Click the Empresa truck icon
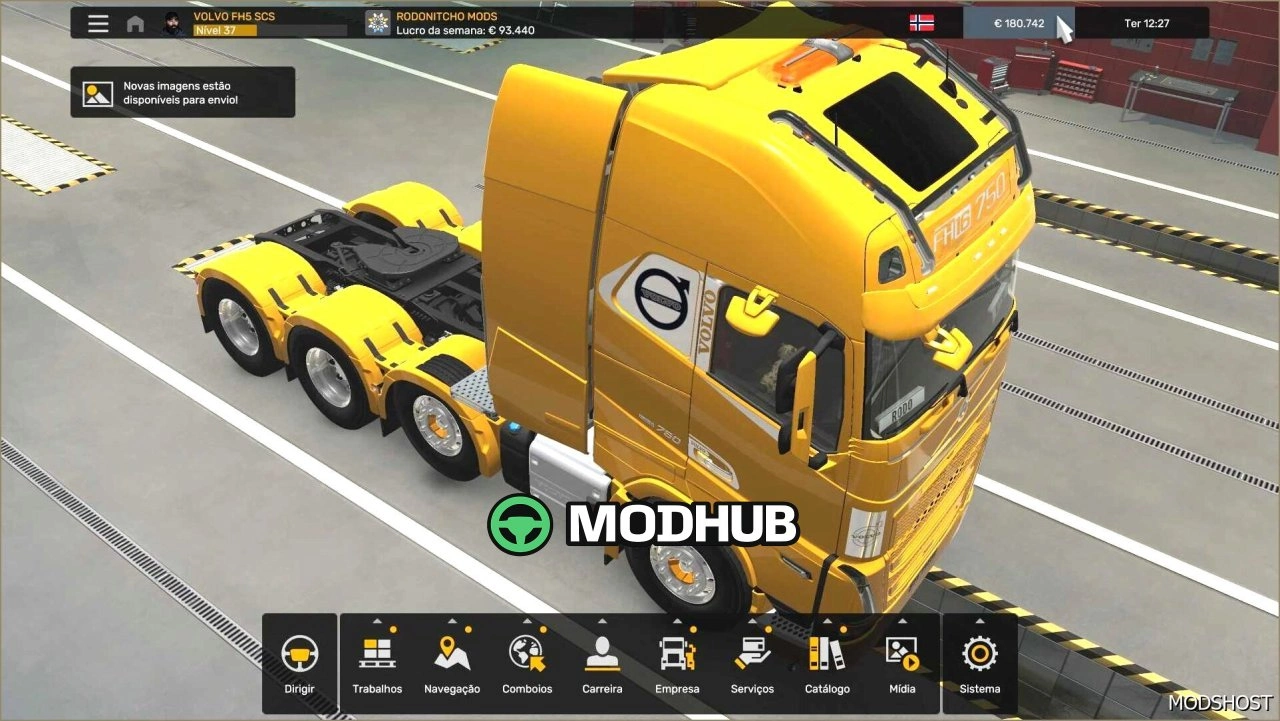 point(677,655)
